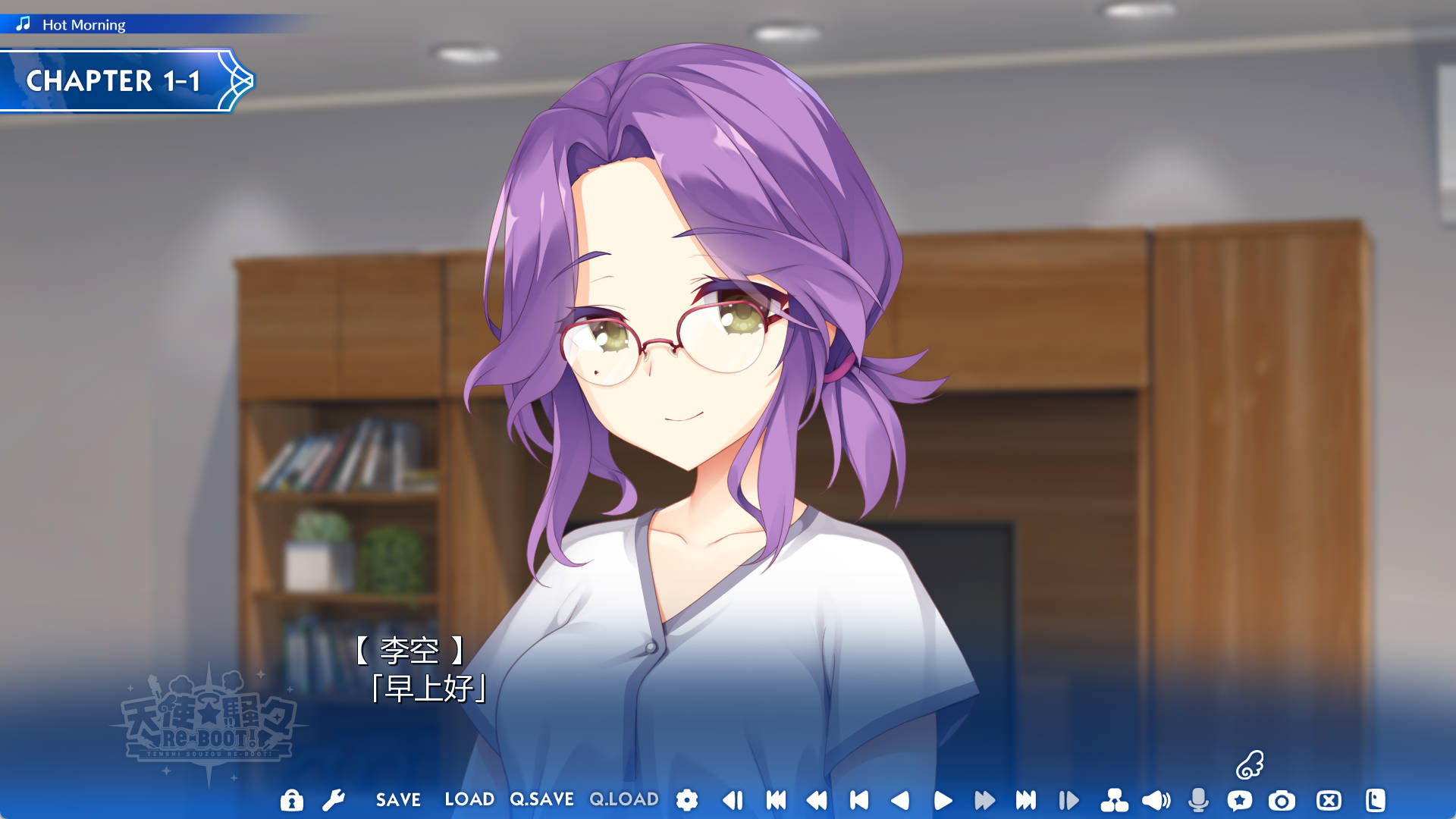Click the wrench tool icon
Screen dimensions: 1456x819
tap(334, 800)
